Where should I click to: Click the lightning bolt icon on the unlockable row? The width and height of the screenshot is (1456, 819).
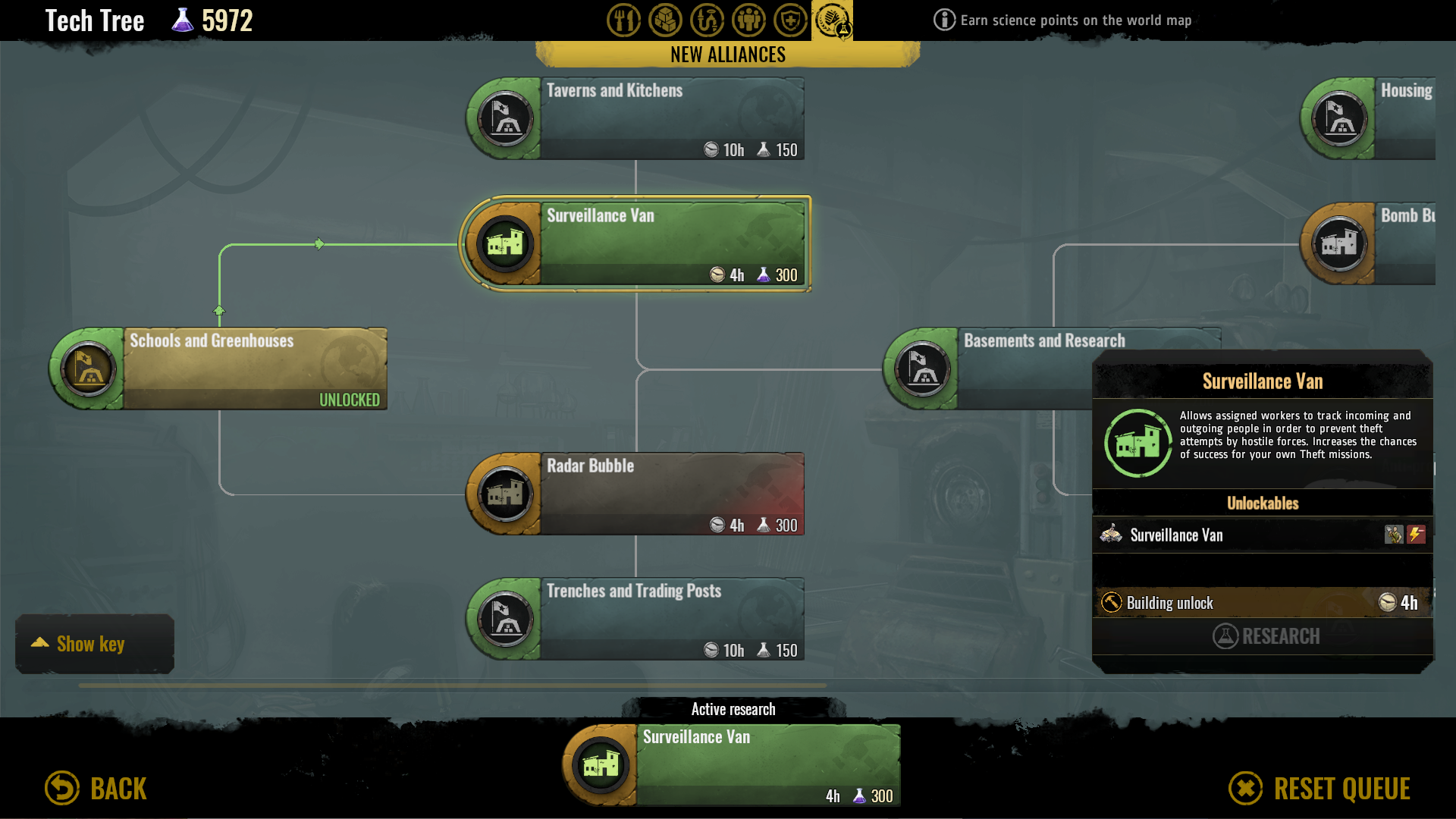point(1417,535)
